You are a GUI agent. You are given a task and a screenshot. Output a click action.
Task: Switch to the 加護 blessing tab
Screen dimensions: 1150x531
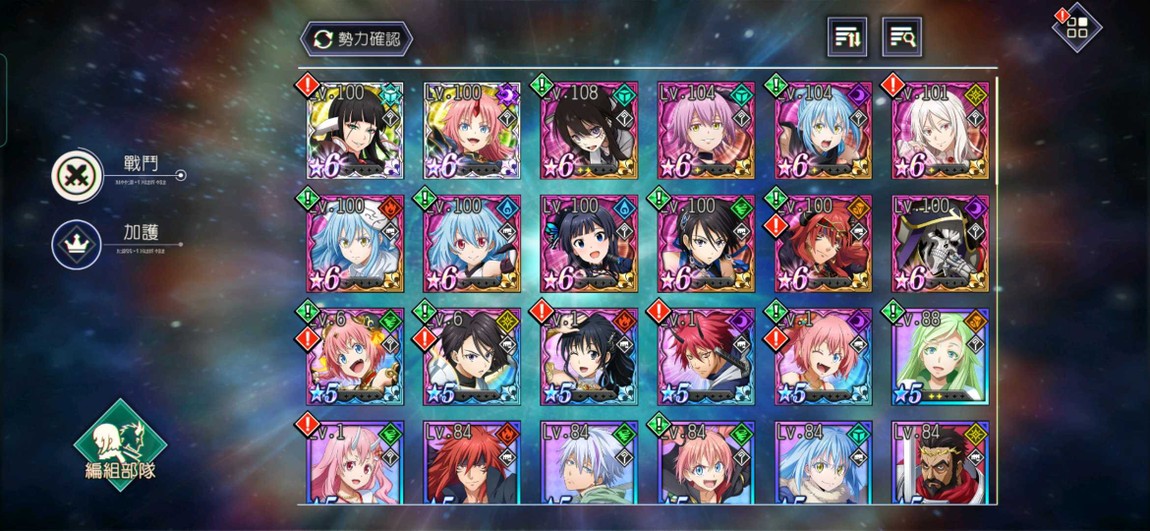tap(78, 243)
